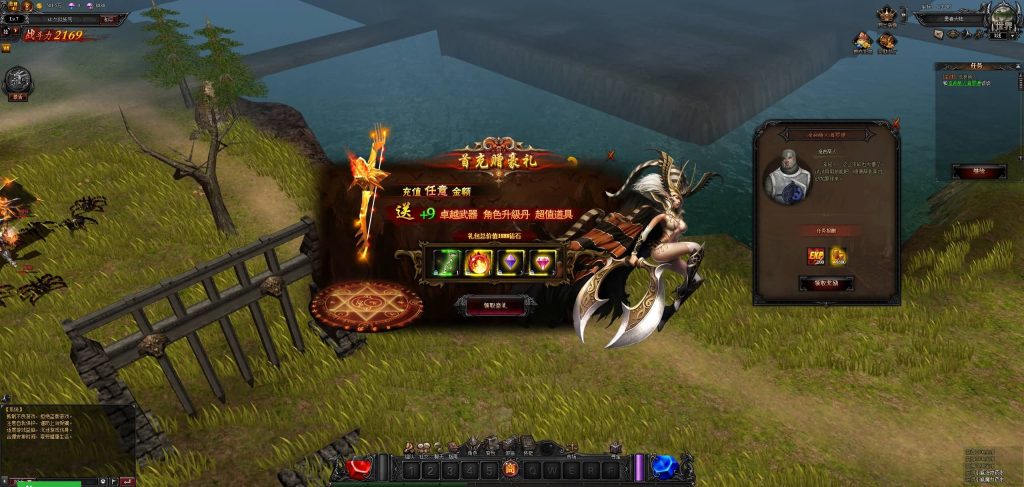Close the first-recharge gift popup
The width and height of the screenshot is (1024, 487).
[x=611, y=156]
